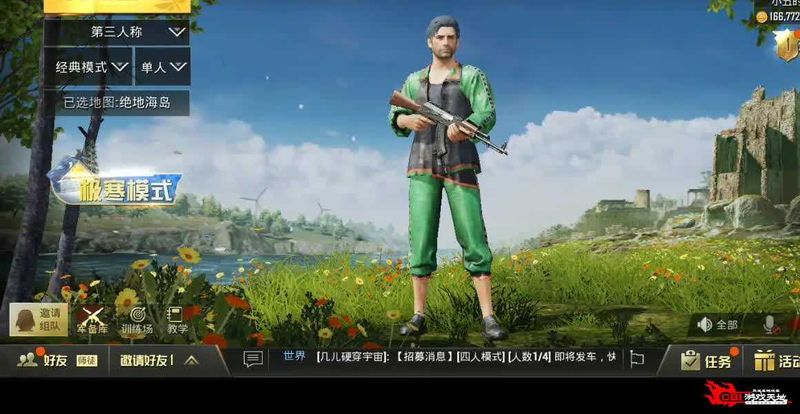800x414 pixels.
Task: Open the 单人 team size dropdown
Action: (x=163, y=67)
